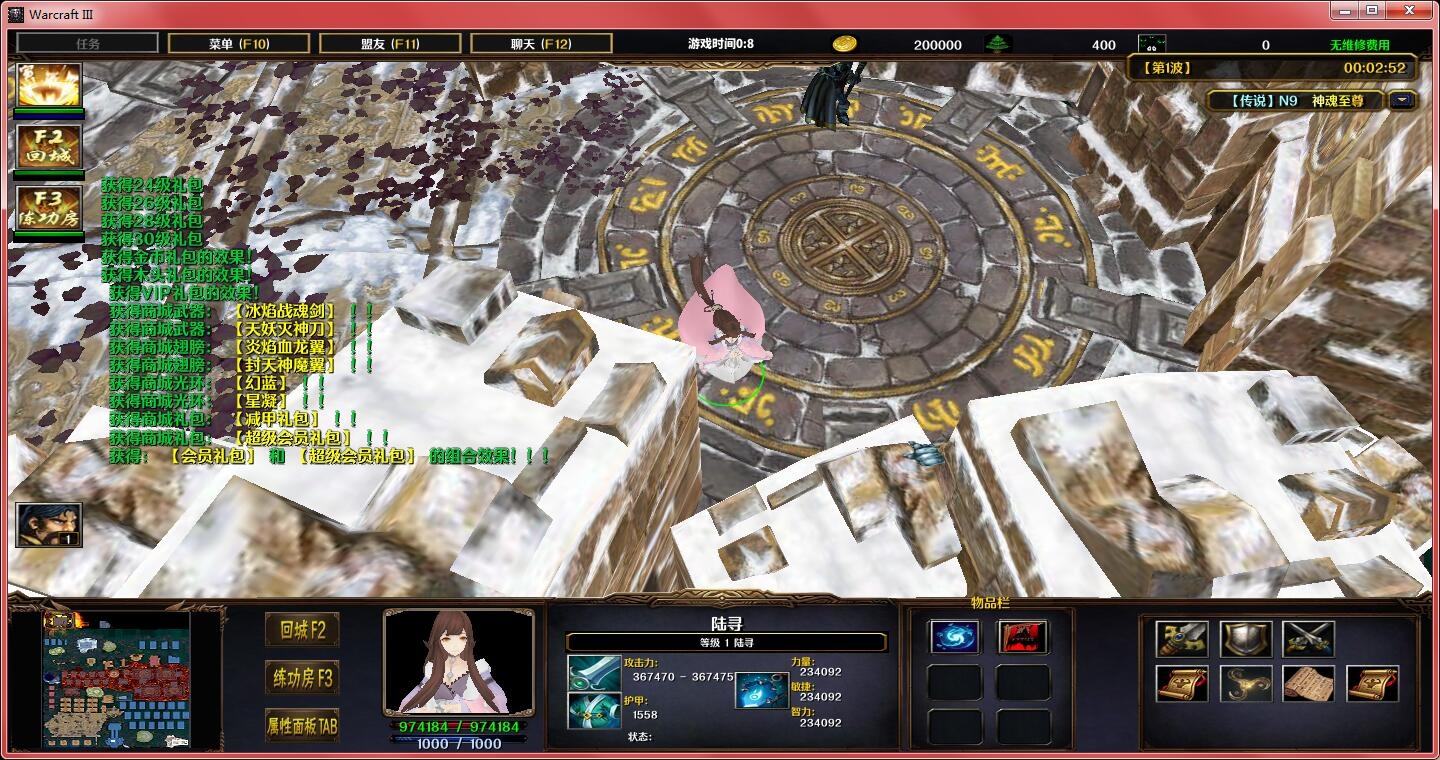Use the blue swirl inventory item
Screen dimensions: 1440x760
click(954, 637)
